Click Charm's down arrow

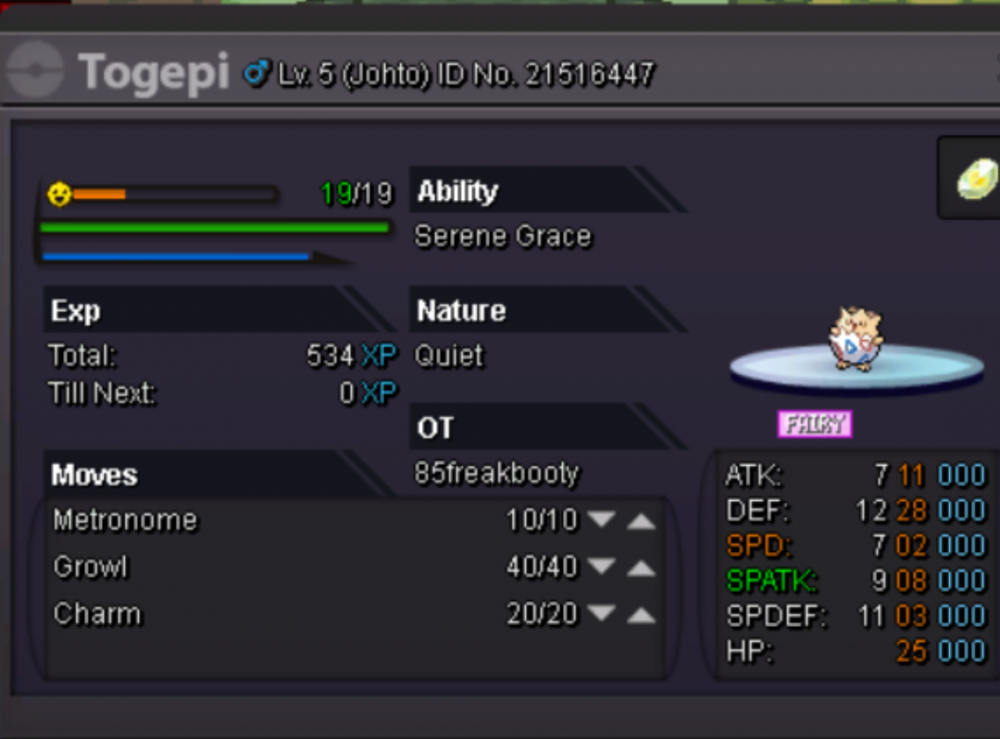pos(601,614)
